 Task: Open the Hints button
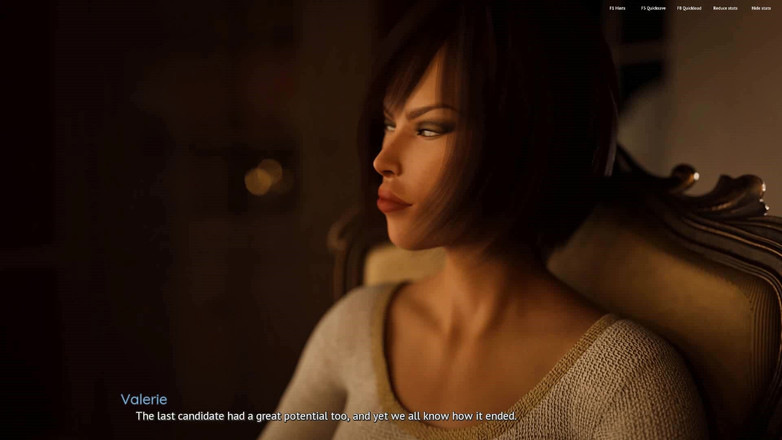[x=617, y=8]
